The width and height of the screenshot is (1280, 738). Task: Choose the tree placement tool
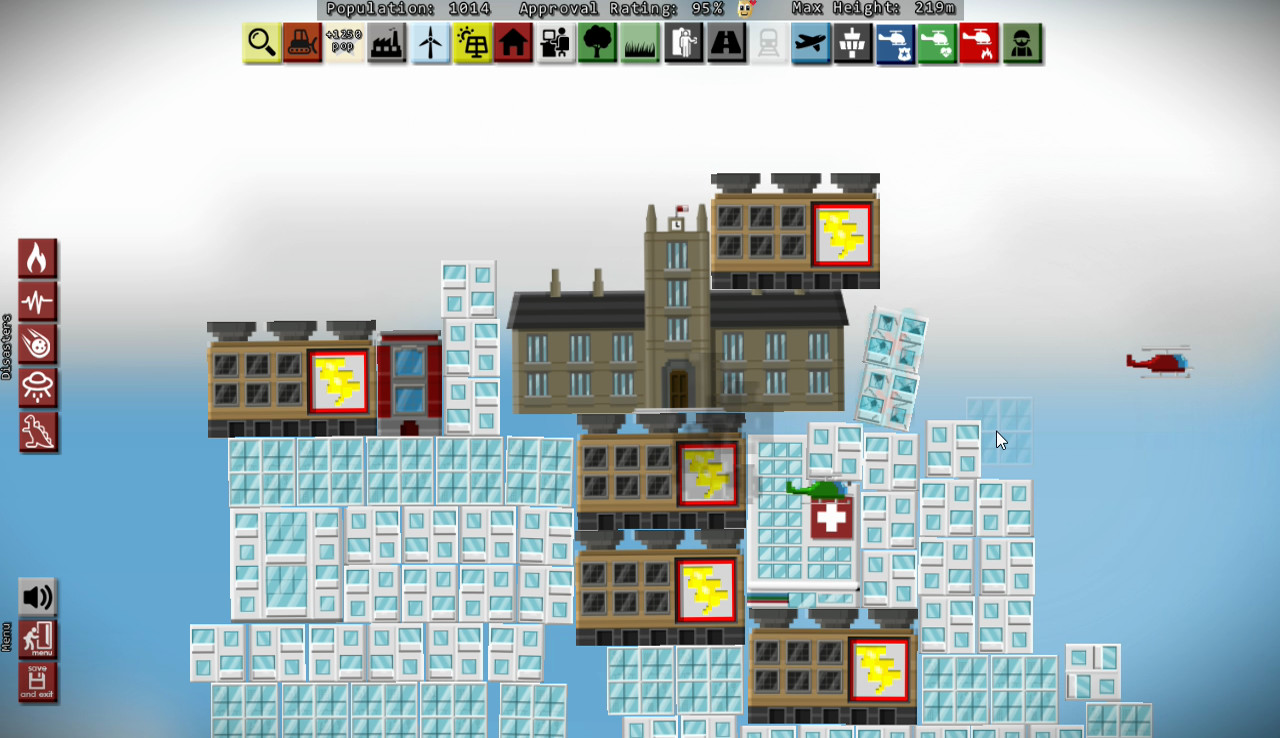[597, 43]
